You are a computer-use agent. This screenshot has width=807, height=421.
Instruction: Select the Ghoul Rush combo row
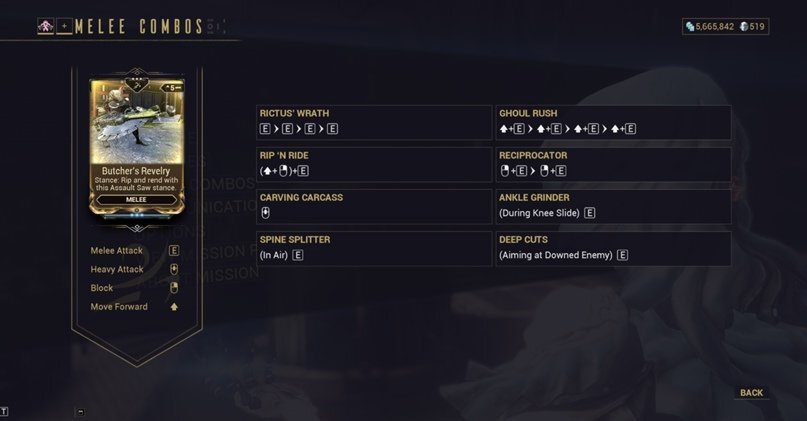614,121
